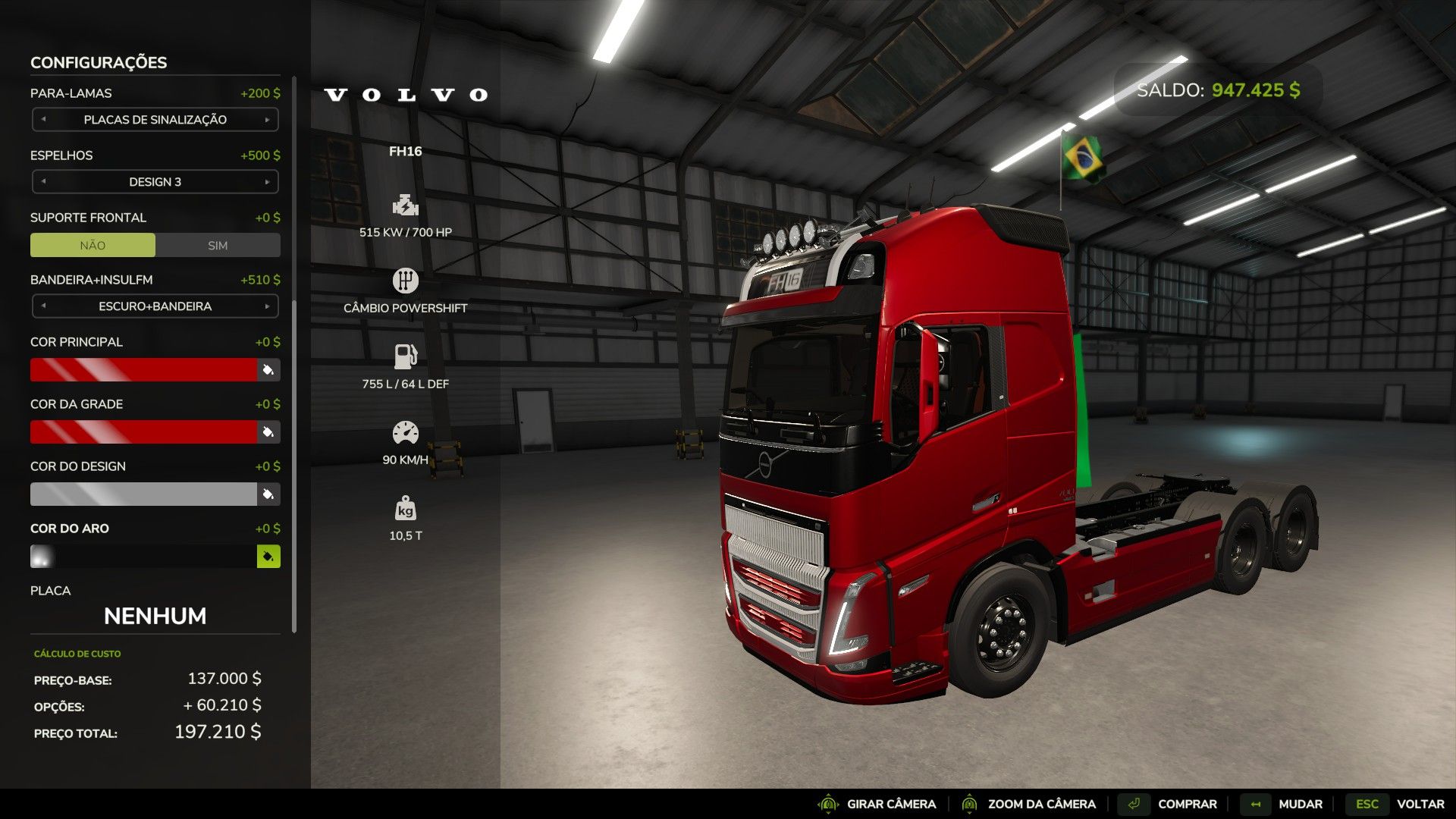Image resolution: width=1456 pixels, height=819 pixels.
Task: Open Cor da Grade paint picker
Action: point(268,432)
